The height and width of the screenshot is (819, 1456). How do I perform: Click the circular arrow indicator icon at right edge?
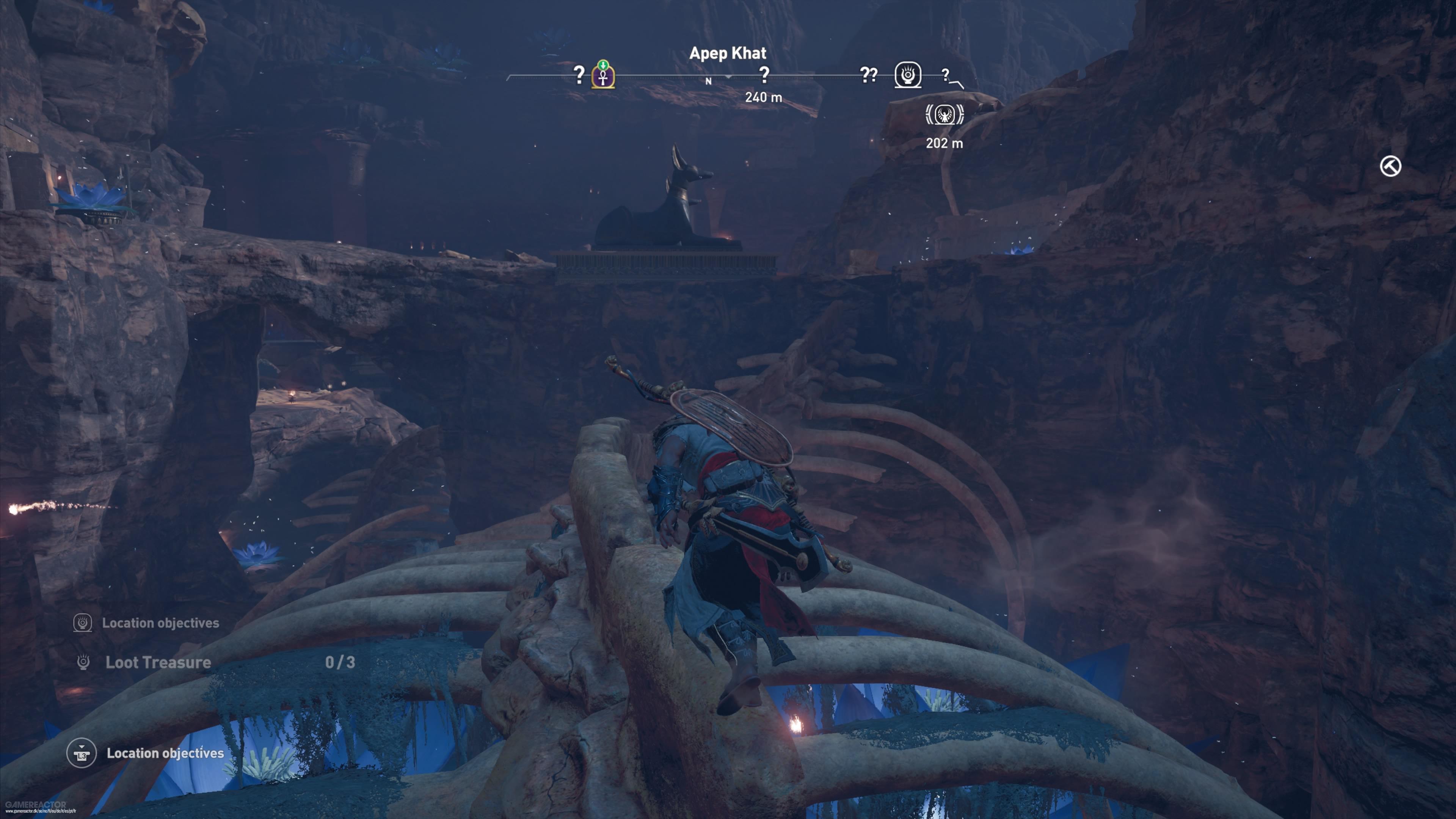[x=1390, y=166]
